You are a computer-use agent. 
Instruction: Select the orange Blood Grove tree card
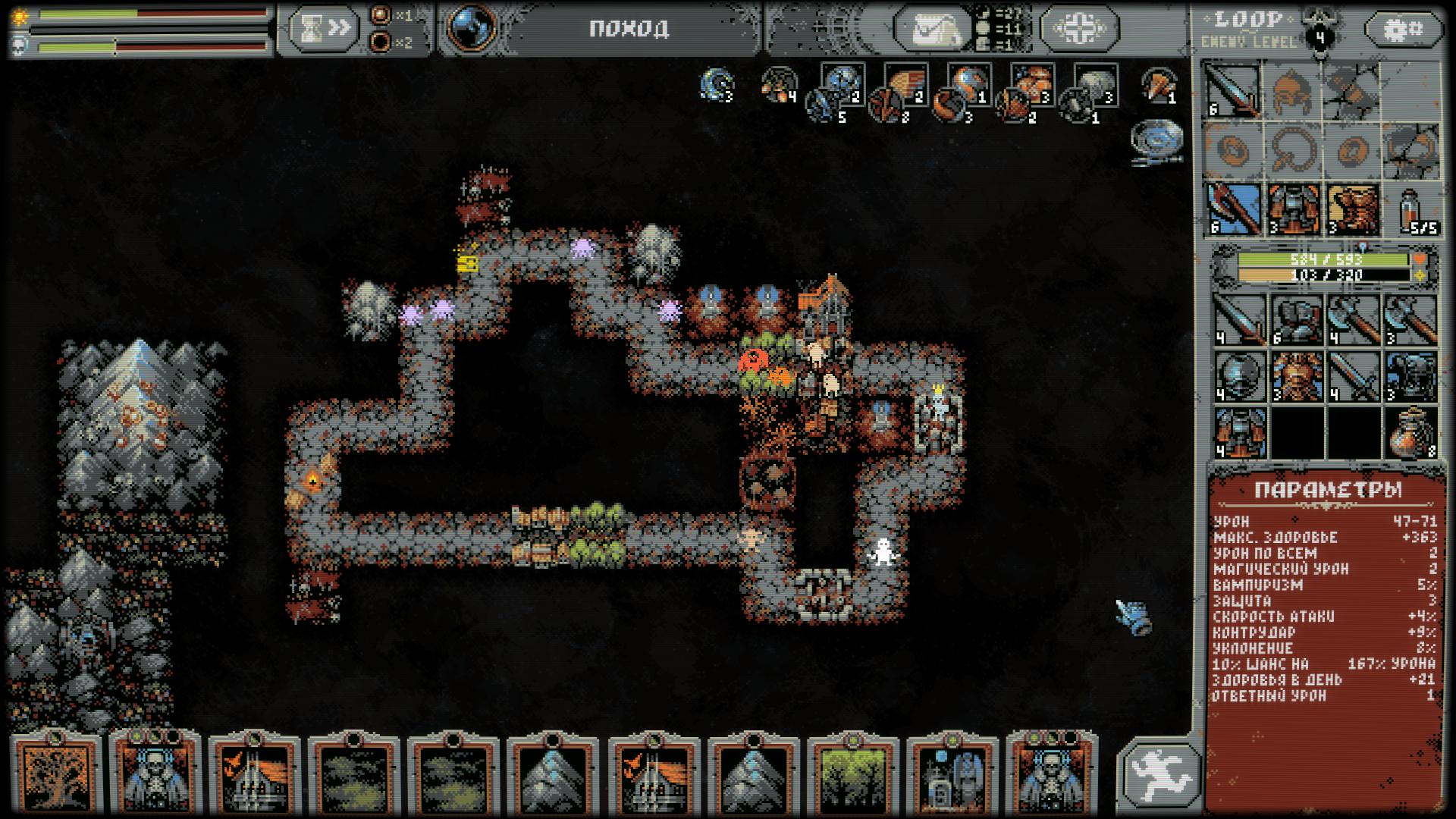tap(57, 773)
